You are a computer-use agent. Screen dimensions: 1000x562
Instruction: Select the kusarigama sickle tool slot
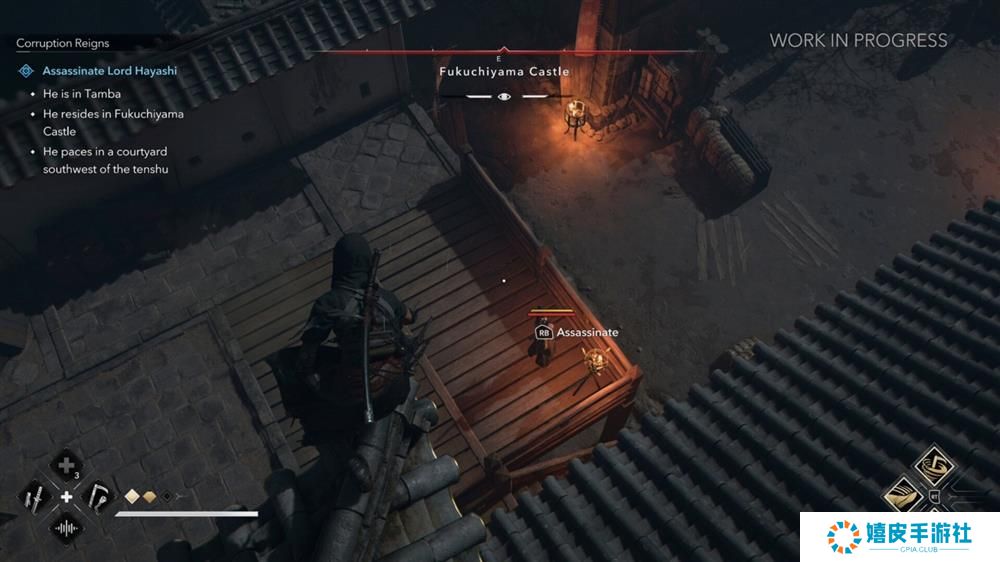coord(98,496)
